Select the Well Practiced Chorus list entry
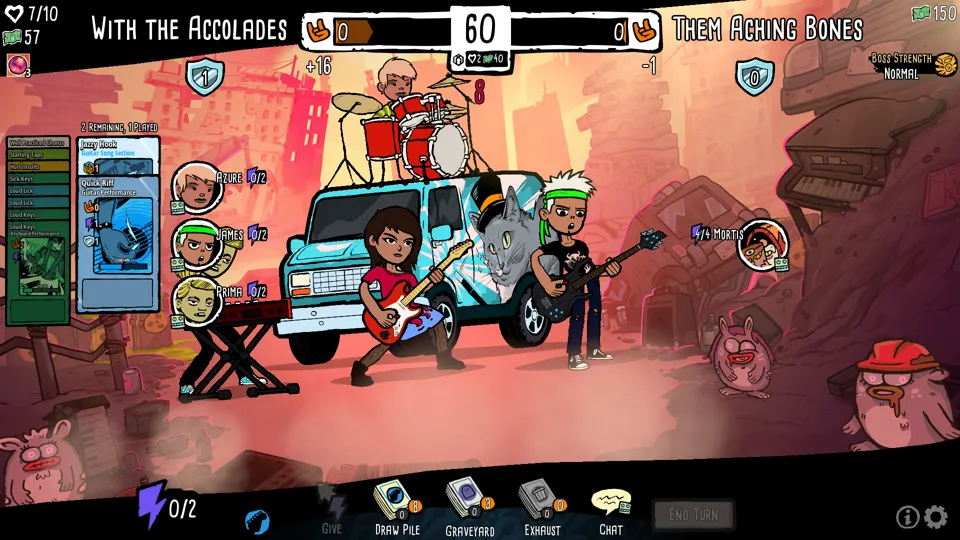The height and width of the screenshot is (540, 960). (37, 143)
